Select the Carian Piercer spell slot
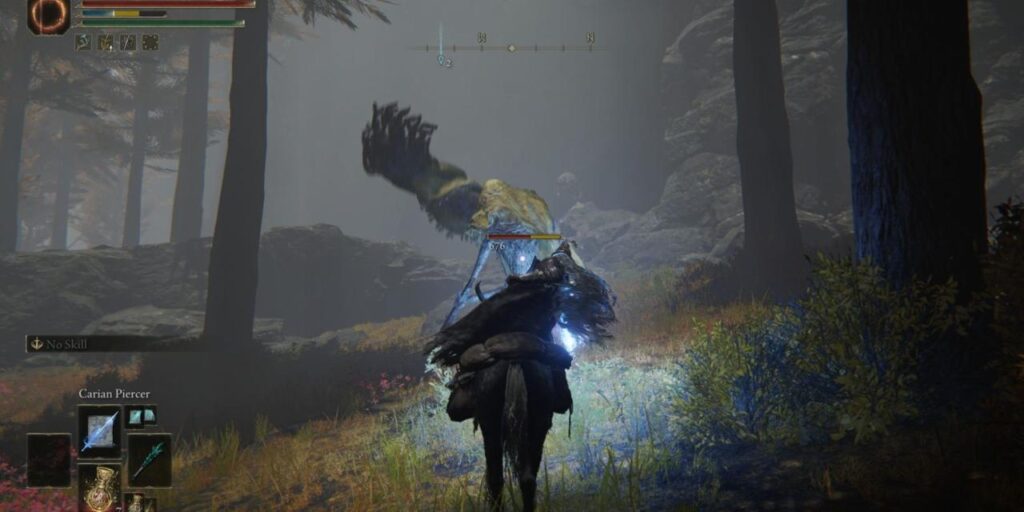 (x=100, y=431)
